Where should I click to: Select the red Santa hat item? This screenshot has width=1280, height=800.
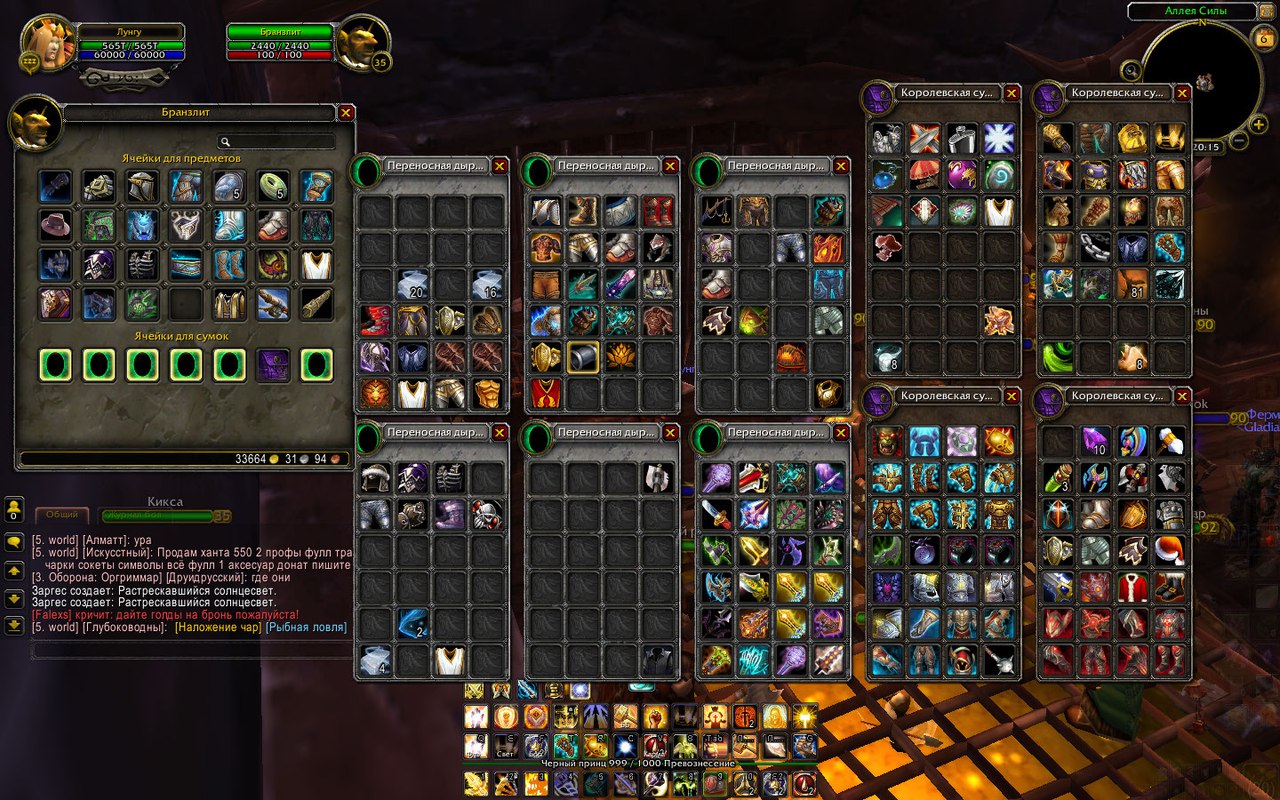click(1167, 550)
